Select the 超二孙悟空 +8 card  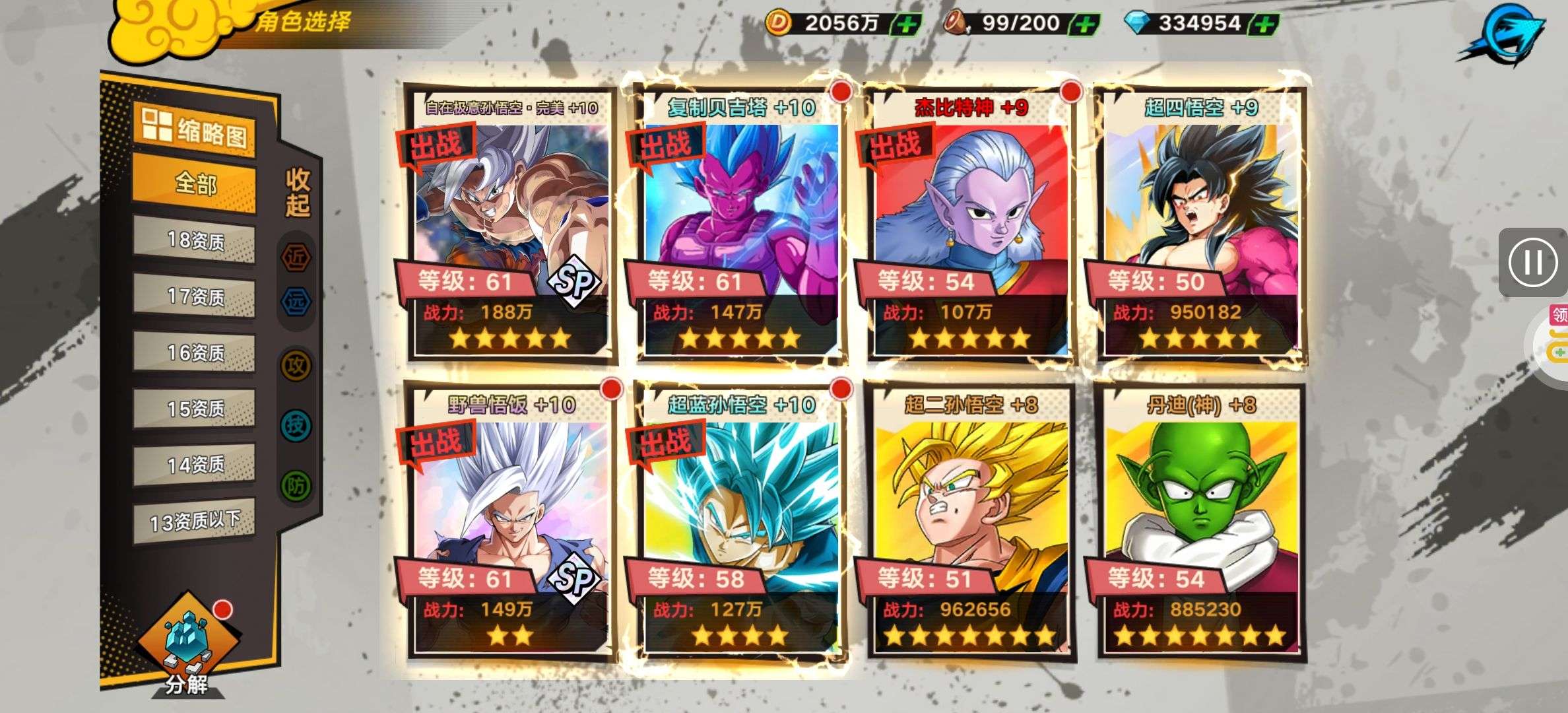[970, 522]
